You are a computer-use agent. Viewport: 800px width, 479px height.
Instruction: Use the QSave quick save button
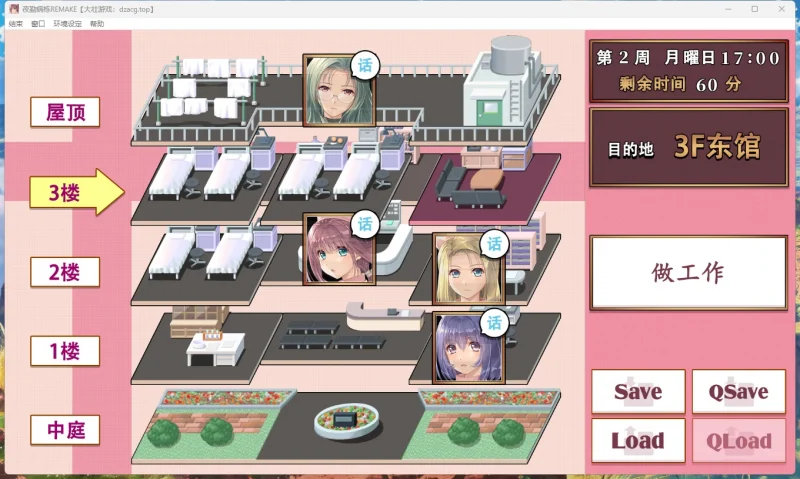point(738,392)
